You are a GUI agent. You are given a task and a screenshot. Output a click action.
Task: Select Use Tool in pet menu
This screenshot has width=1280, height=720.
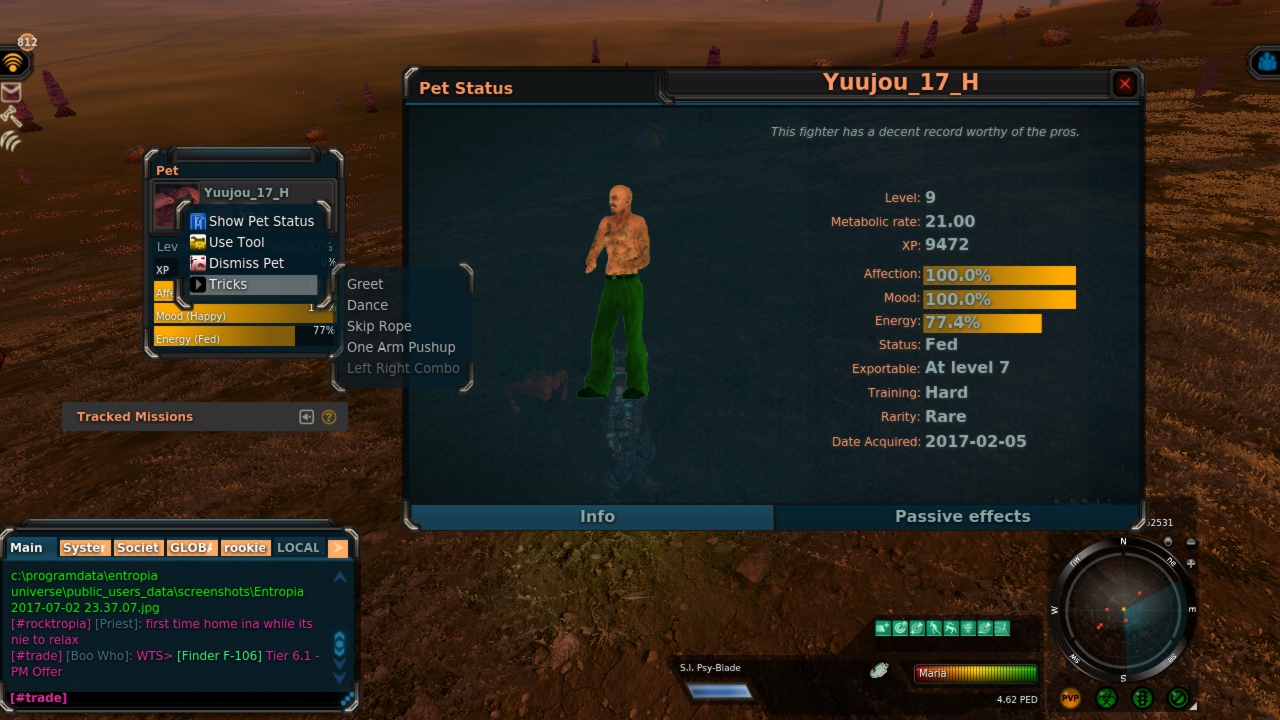pyautogui.click(x=236, y=242)
